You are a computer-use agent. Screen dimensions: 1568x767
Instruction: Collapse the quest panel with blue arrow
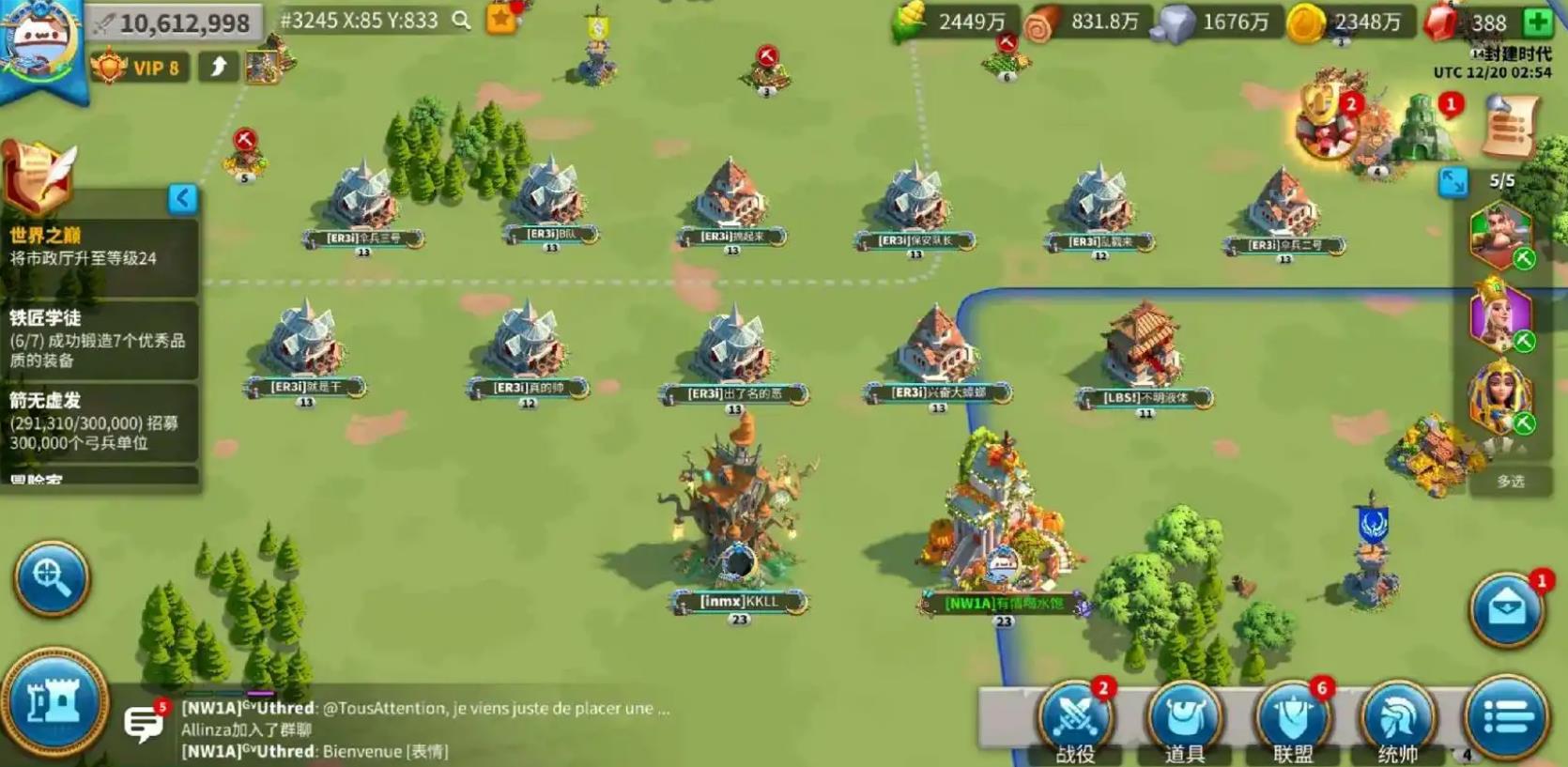182,198
